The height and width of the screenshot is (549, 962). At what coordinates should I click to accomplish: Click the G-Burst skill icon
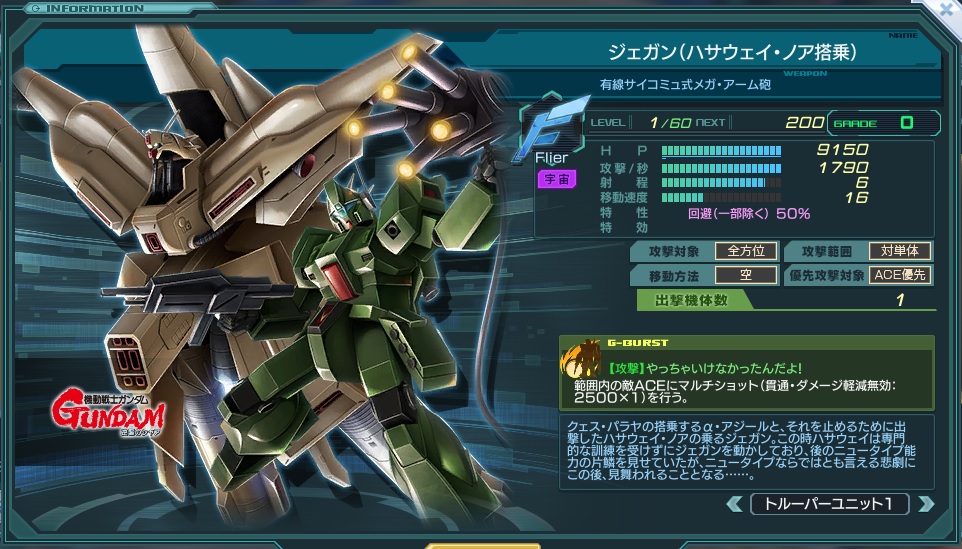[x=581, y=358]
